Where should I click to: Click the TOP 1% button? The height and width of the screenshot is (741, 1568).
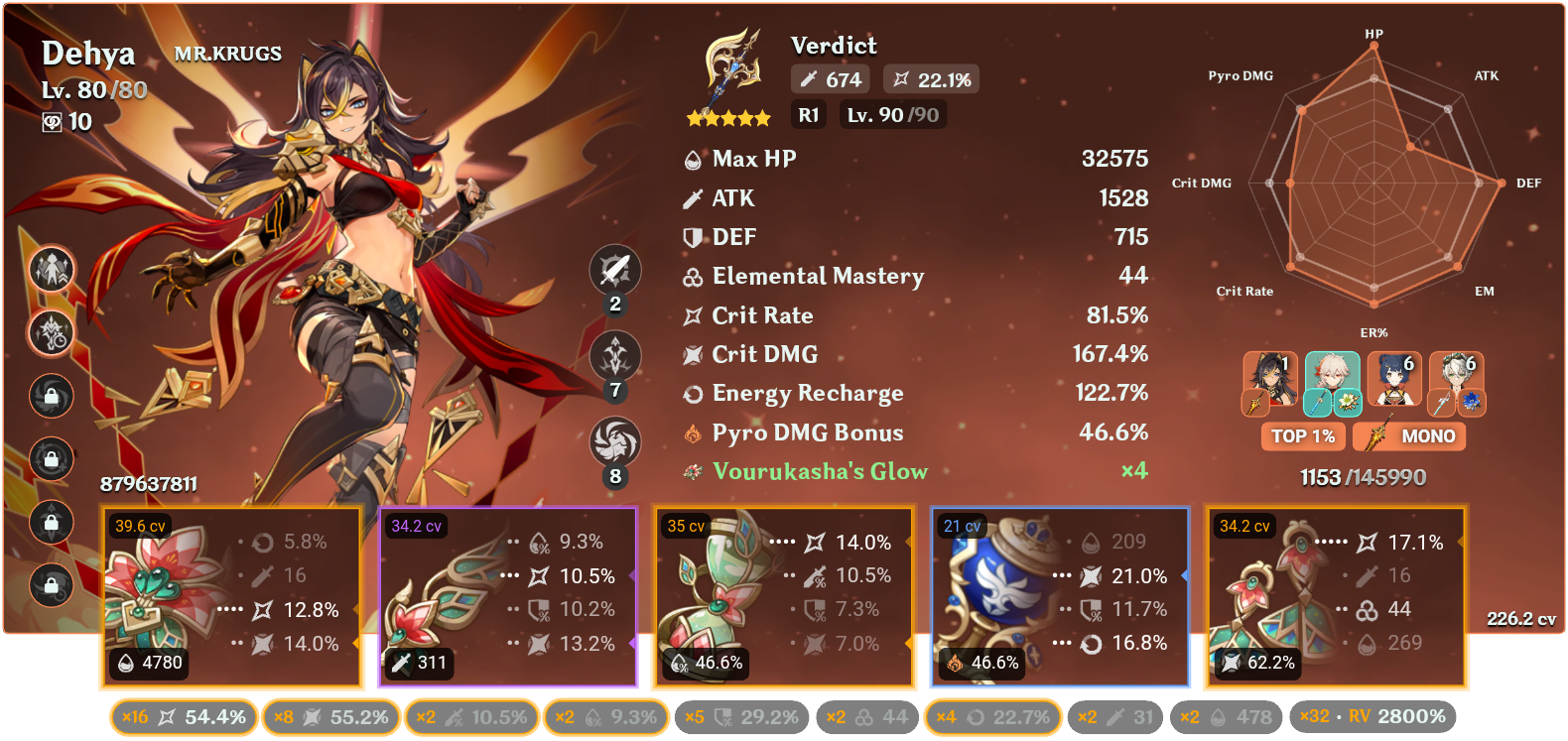[1302, 436]
